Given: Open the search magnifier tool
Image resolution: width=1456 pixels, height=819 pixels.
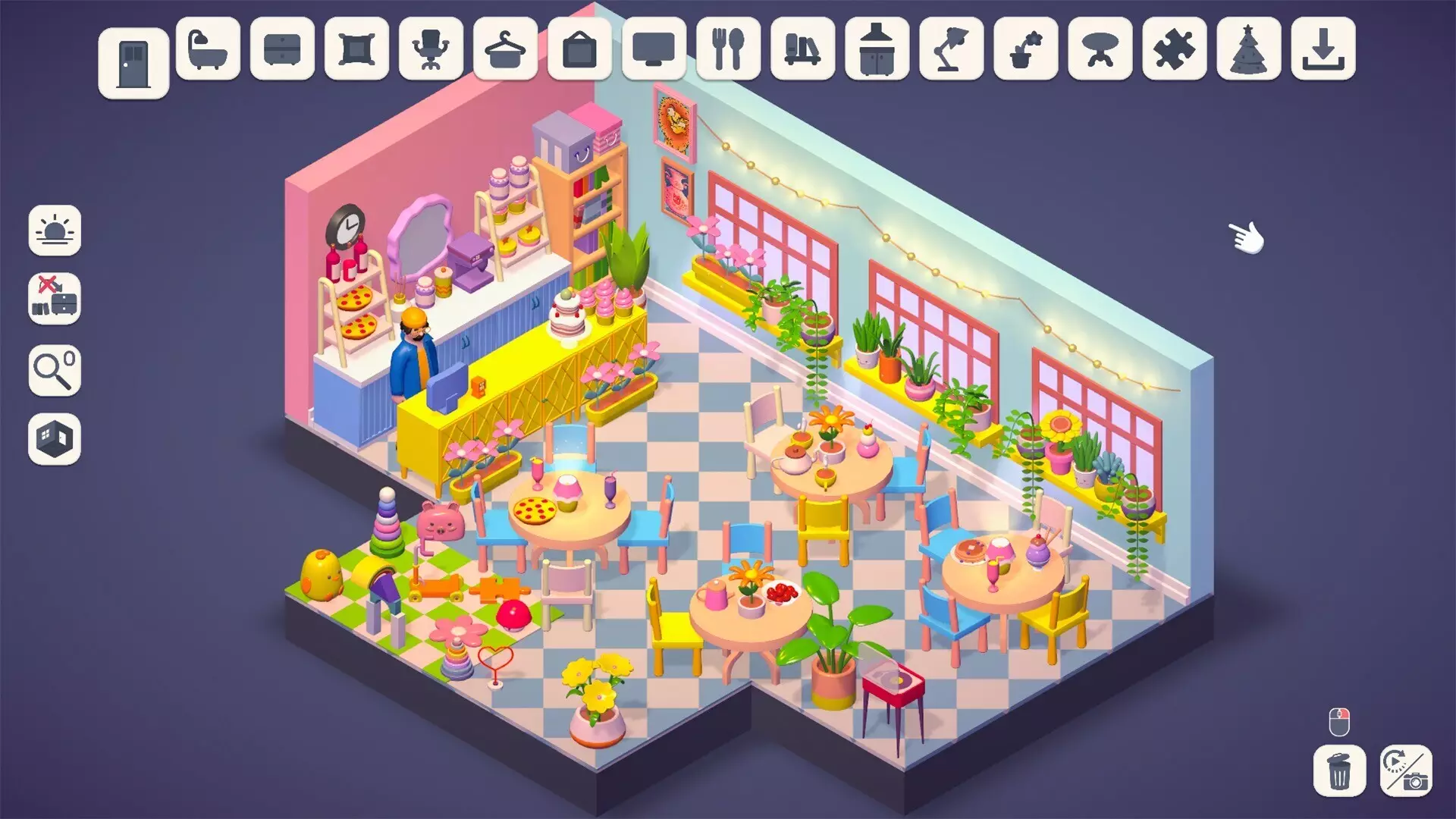Looking at the screenshot, I should pyautogui.click(x=54, y=372).
